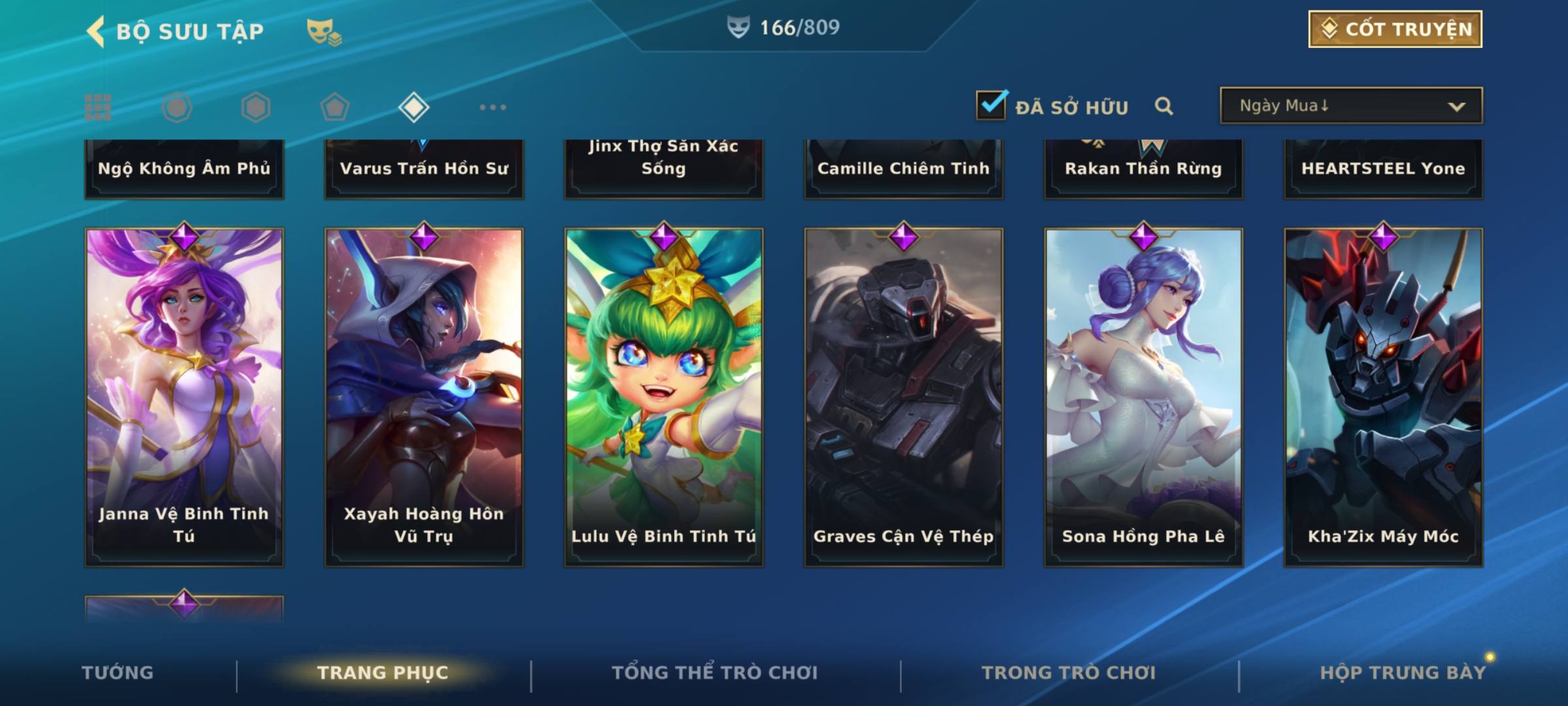Select the grid all-skins filter icon
Viewport: 1568px width, 706px height.
tap(98, 107)
